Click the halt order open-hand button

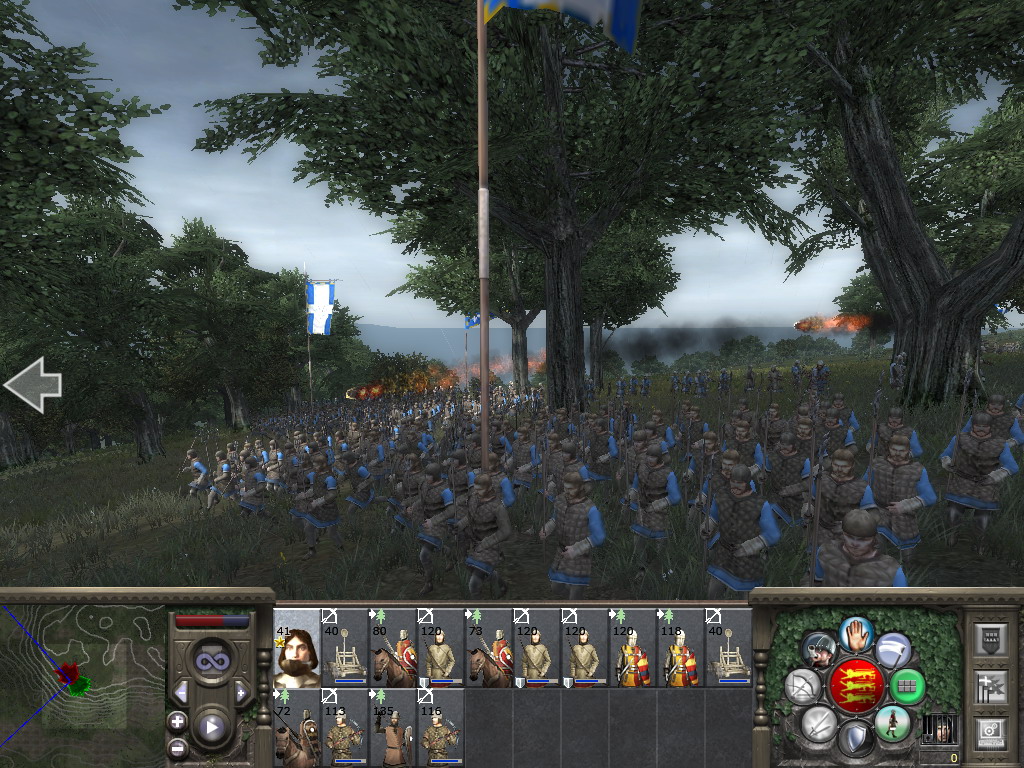pos(857,632)
